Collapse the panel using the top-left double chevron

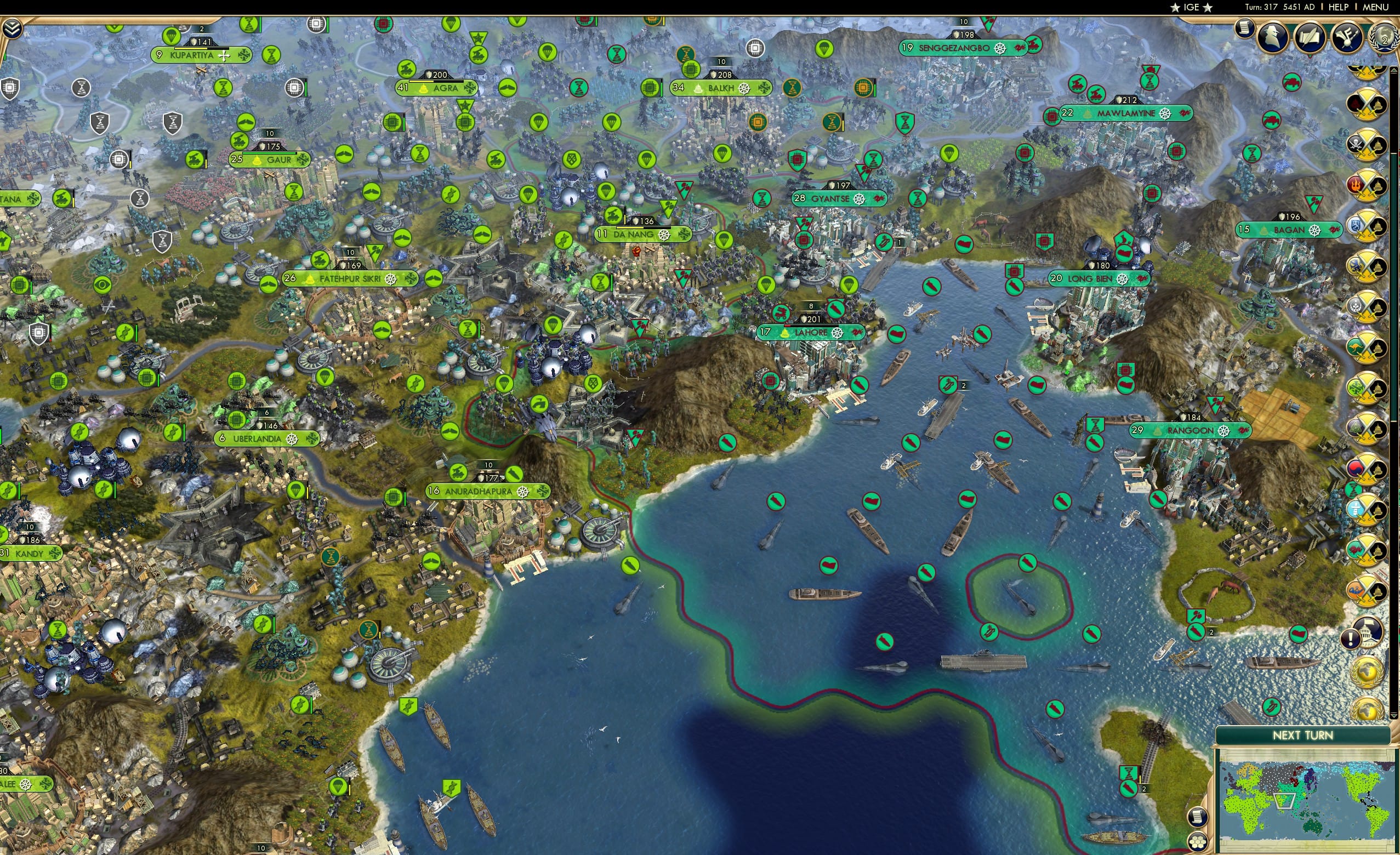point(12,27)
